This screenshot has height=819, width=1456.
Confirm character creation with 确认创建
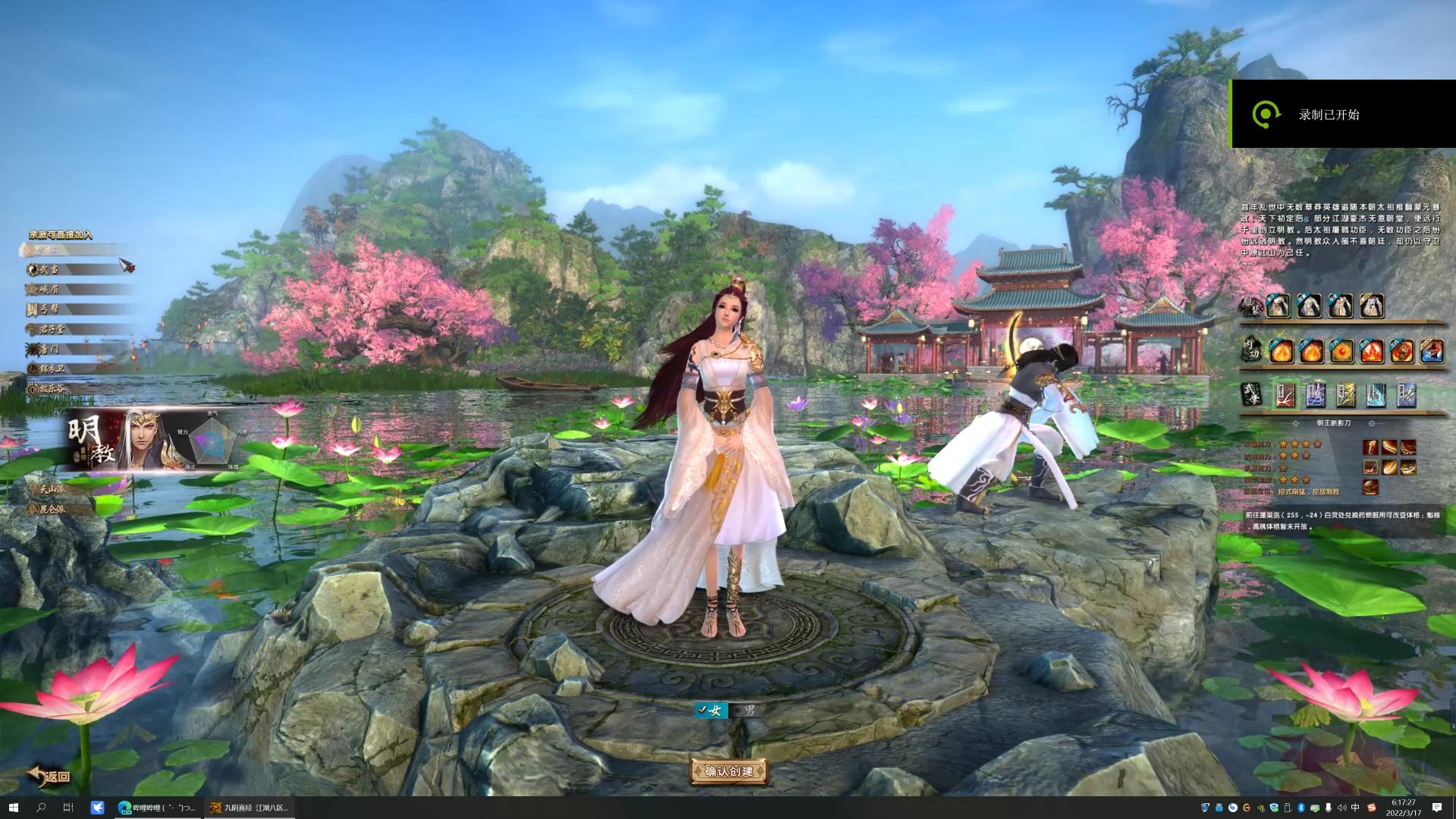728,771
